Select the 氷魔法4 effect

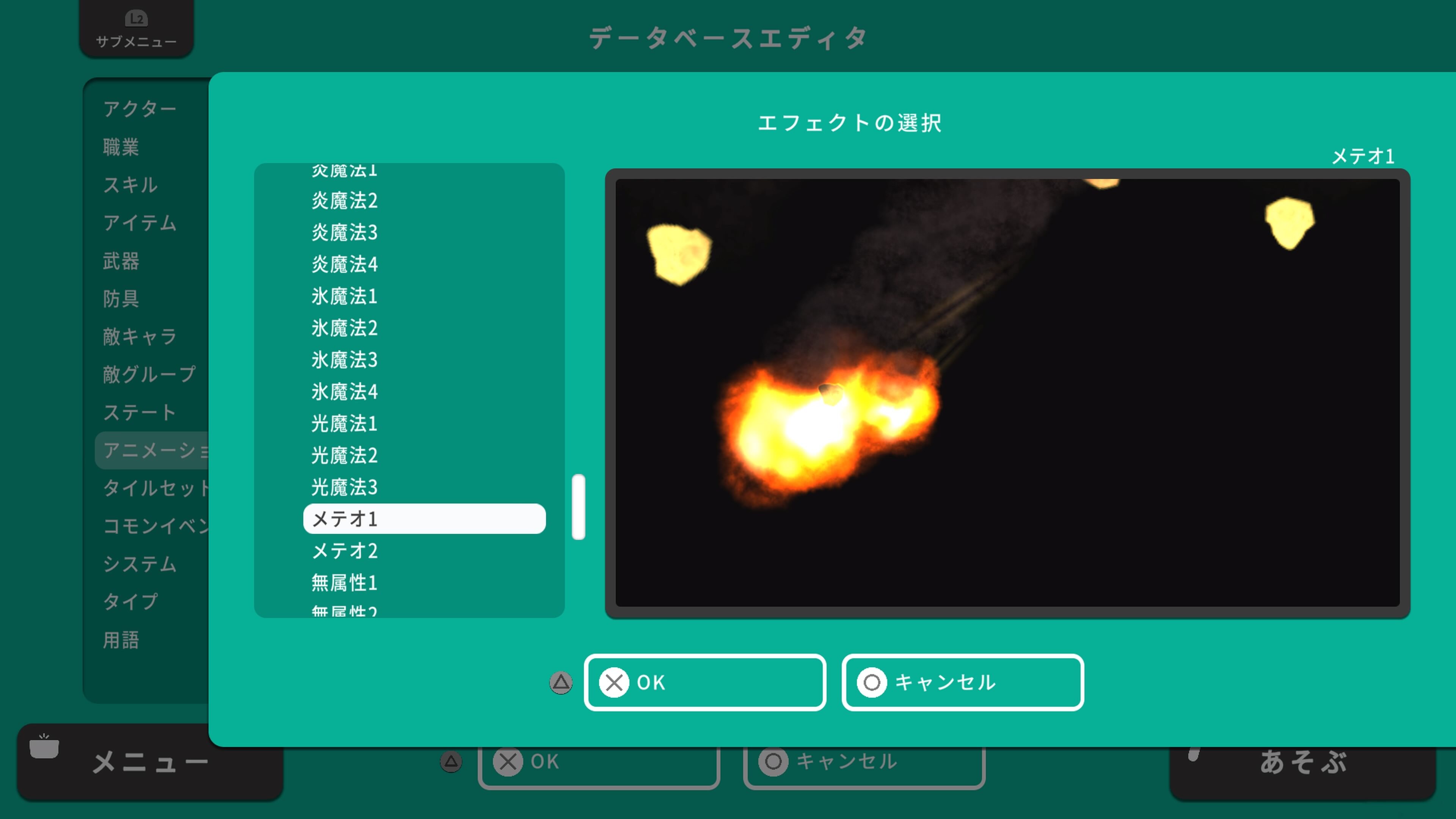coord(344,392)
